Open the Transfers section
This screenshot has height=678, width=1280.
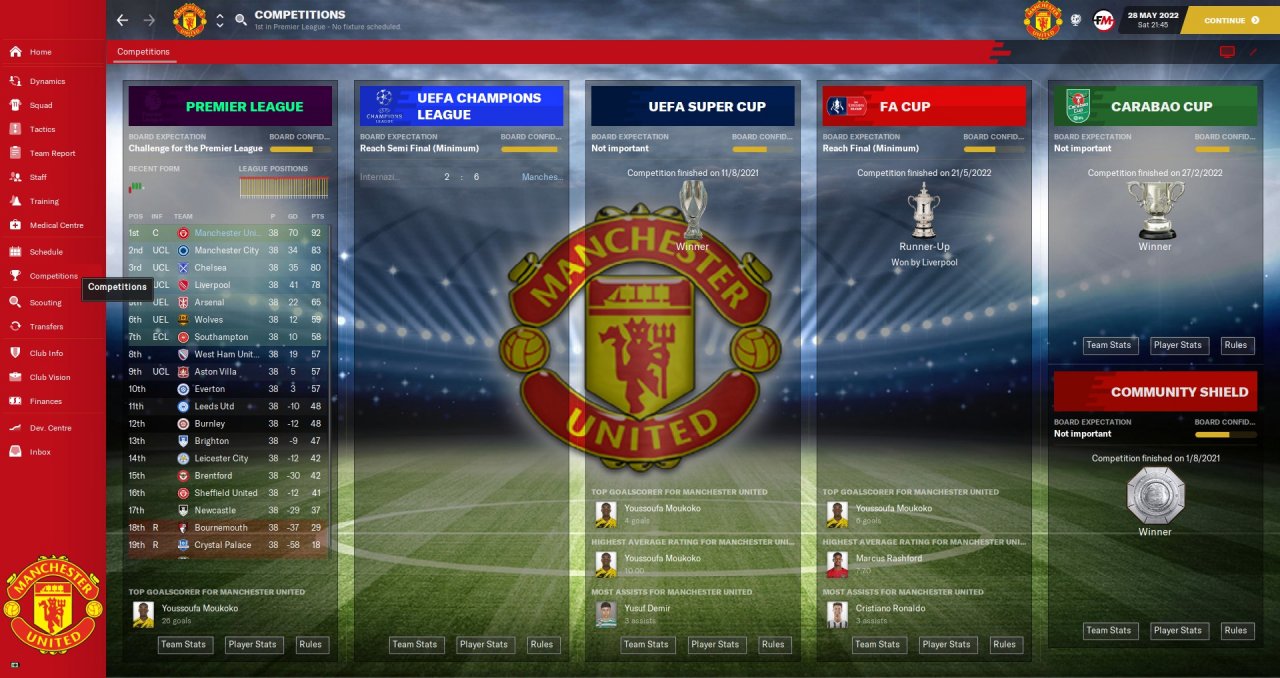[x=46, y=326]
